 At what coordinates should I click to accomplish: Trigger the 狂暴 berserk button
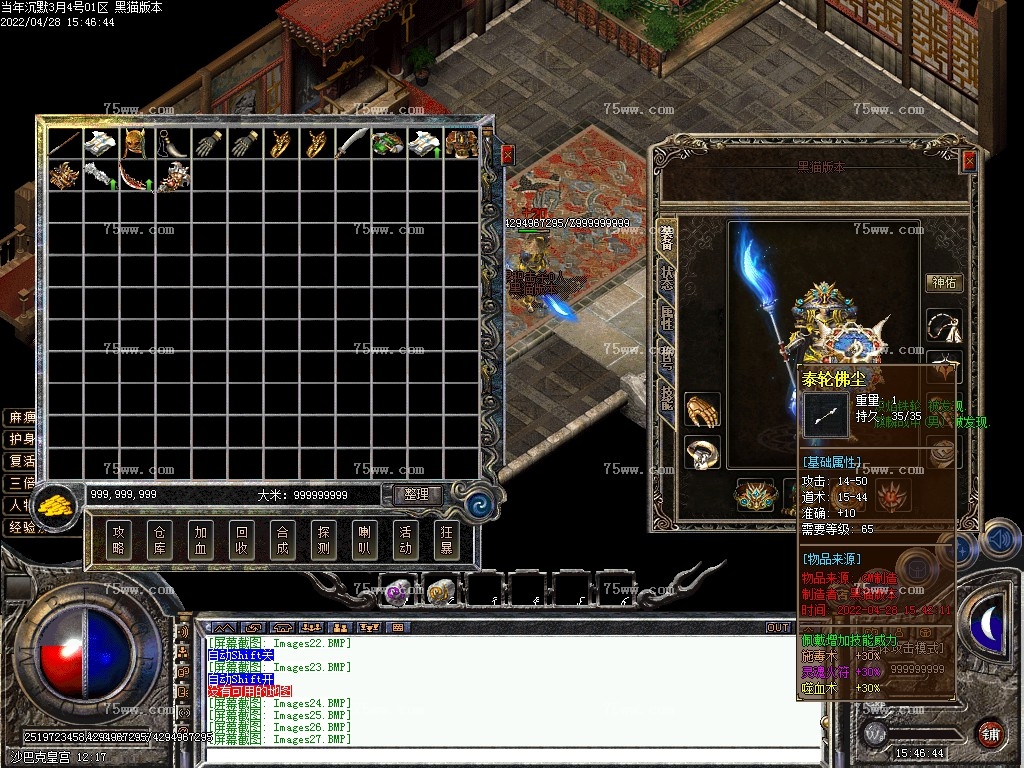pyautogui.click(x=446, y=541)
